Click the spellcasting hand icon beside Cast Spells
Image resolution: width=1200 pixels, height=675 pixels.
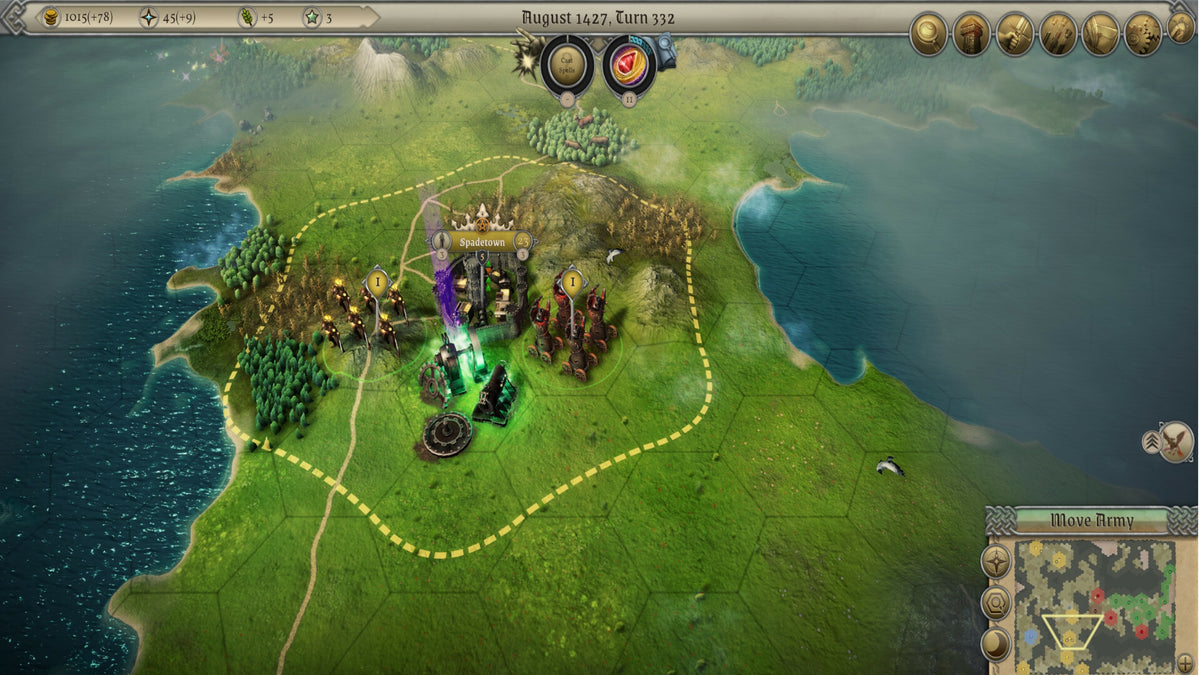pos(525,60)
